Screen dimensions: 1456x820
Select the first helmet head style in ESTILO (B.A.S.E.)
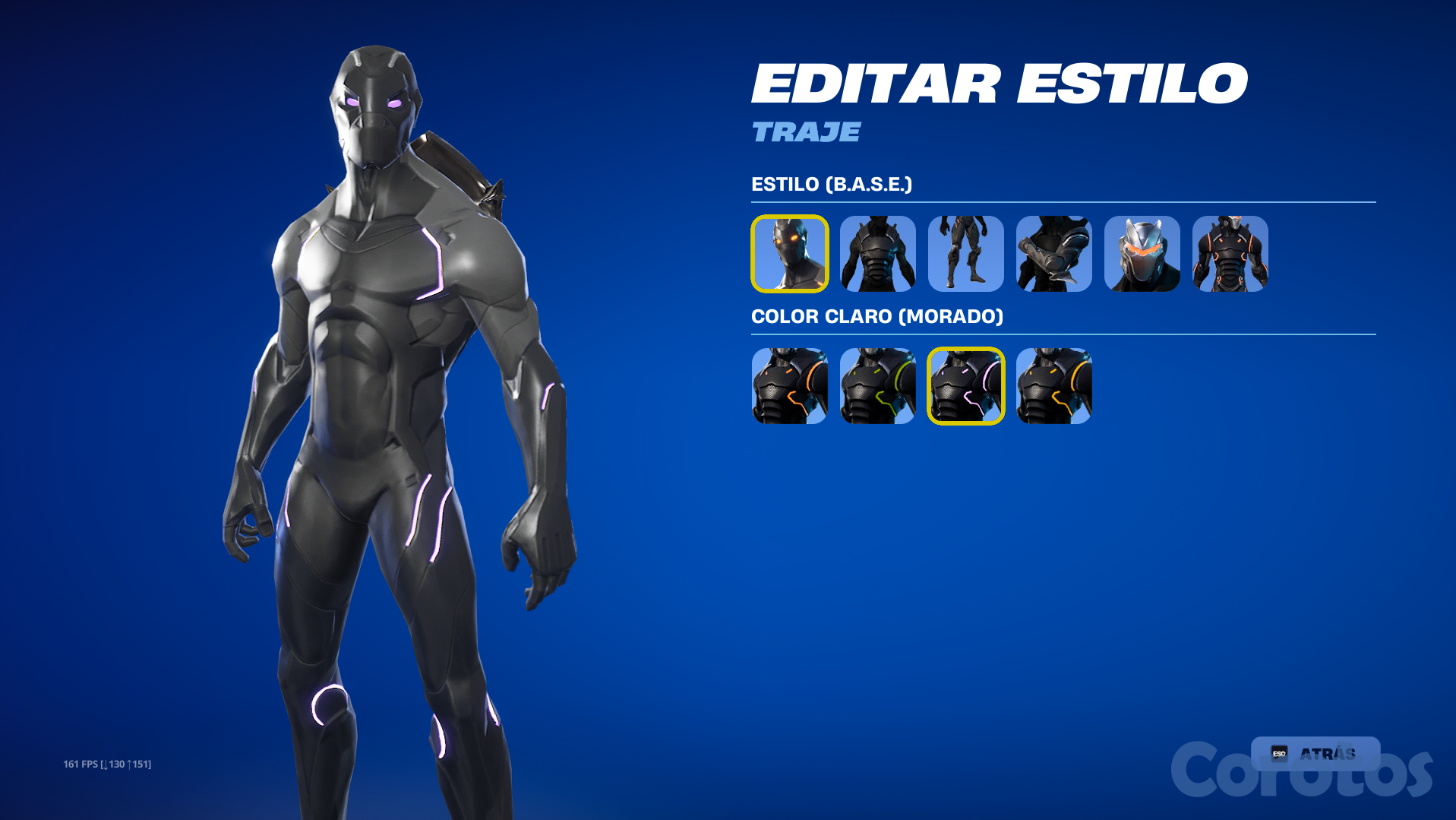tap(789, 255)
